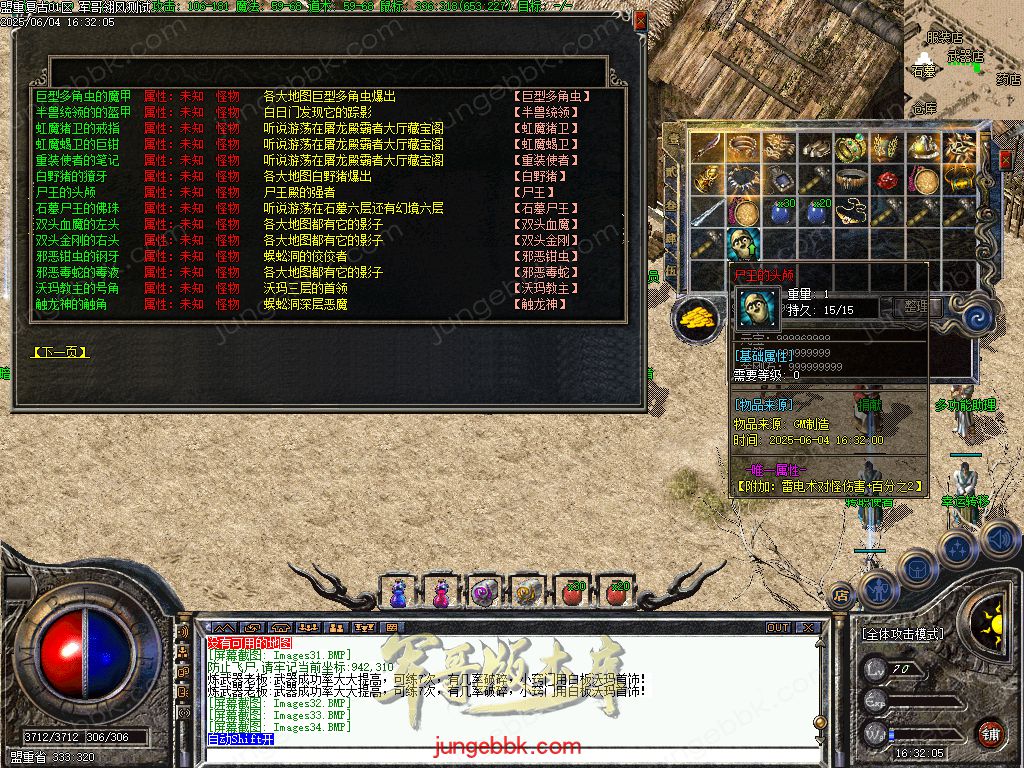Close the monster item list window
The image size is (1024, 768).
pos(640,19)
